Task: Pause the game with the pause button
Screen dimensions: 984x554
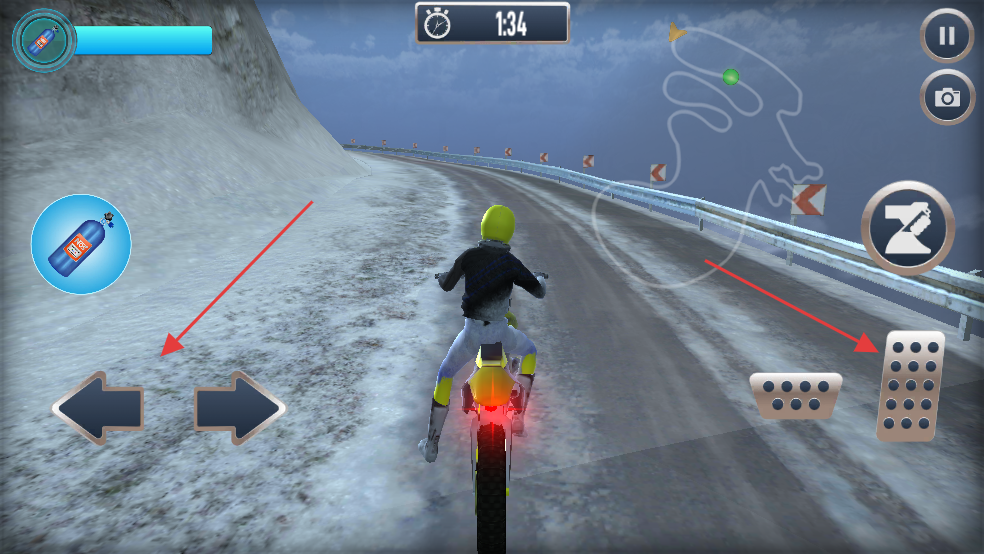Action: (946, 37)
